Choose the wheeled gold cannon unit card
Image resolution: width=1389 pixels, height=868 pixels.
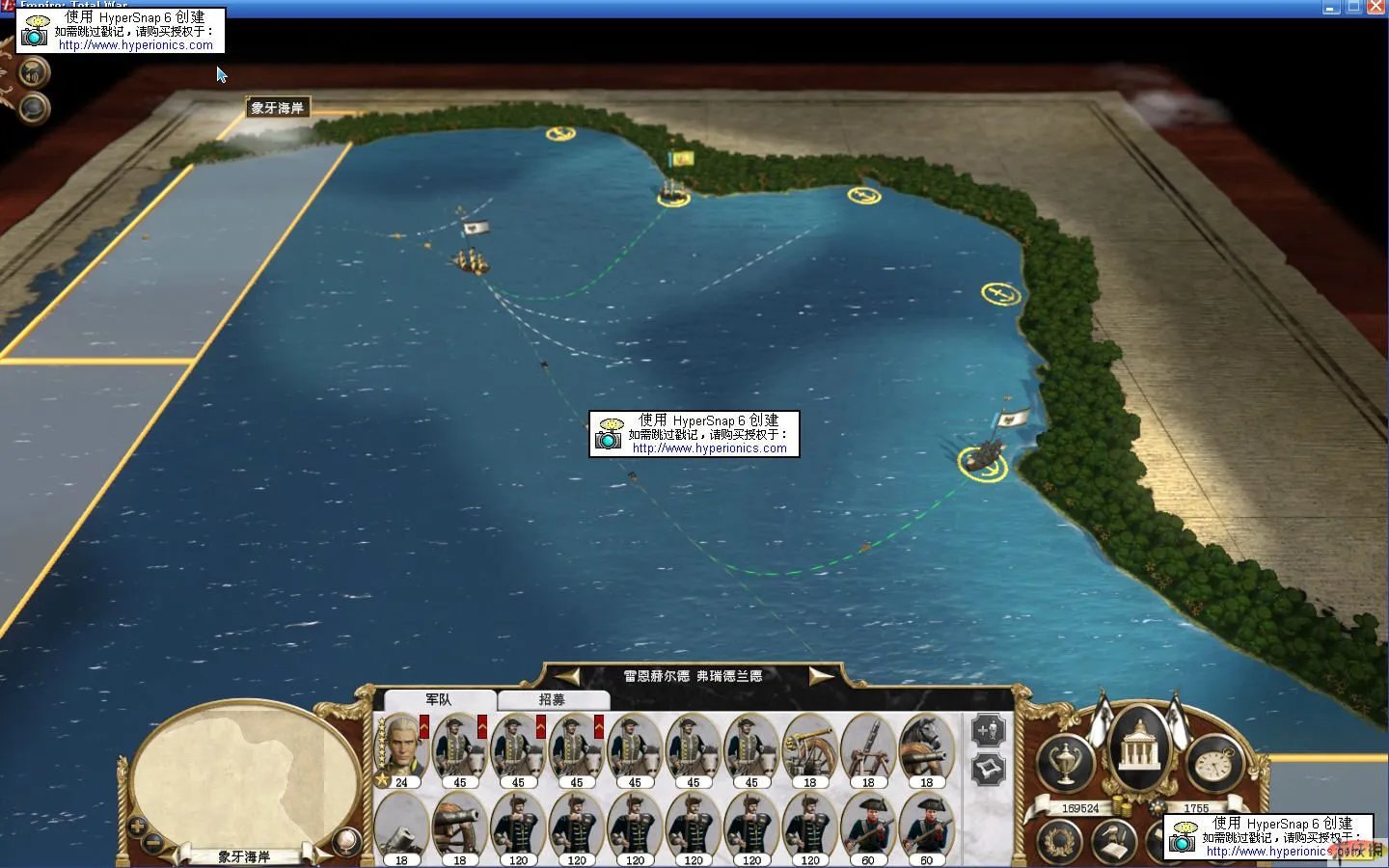[809, 748]
